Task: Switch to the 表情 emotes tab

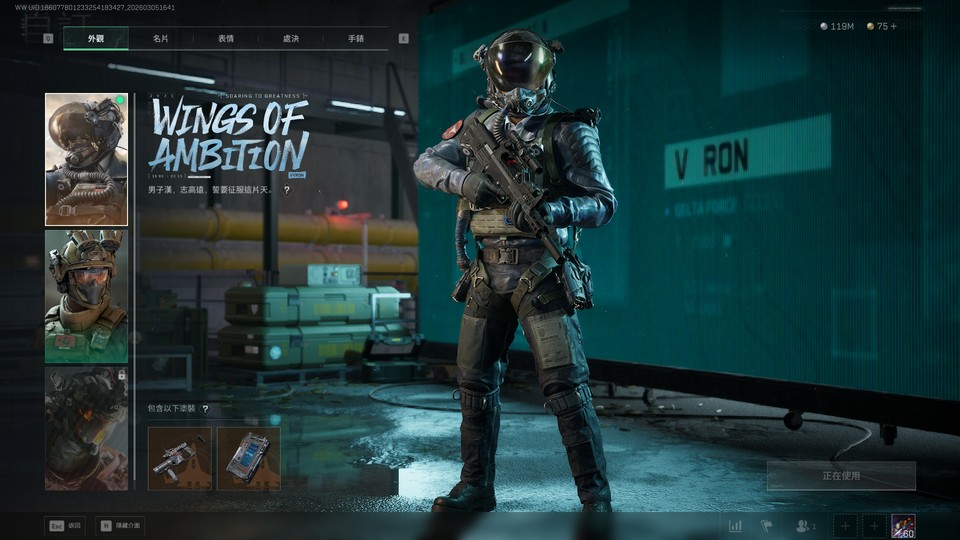Action: click(x=226, y=38)
